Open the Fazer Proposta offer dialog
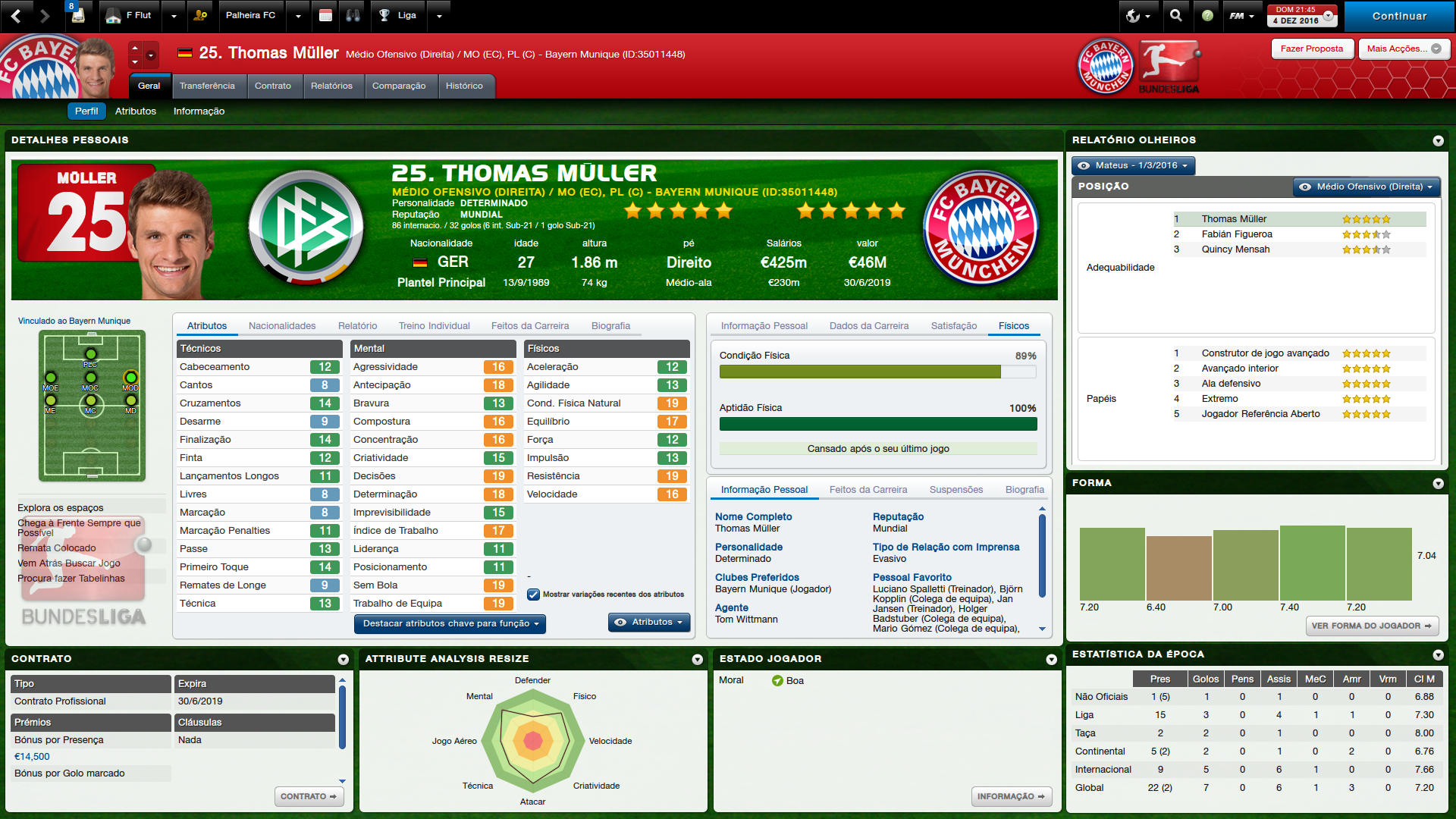The height and width of the screenshot is (819, 1456). tap(1311, 49)
